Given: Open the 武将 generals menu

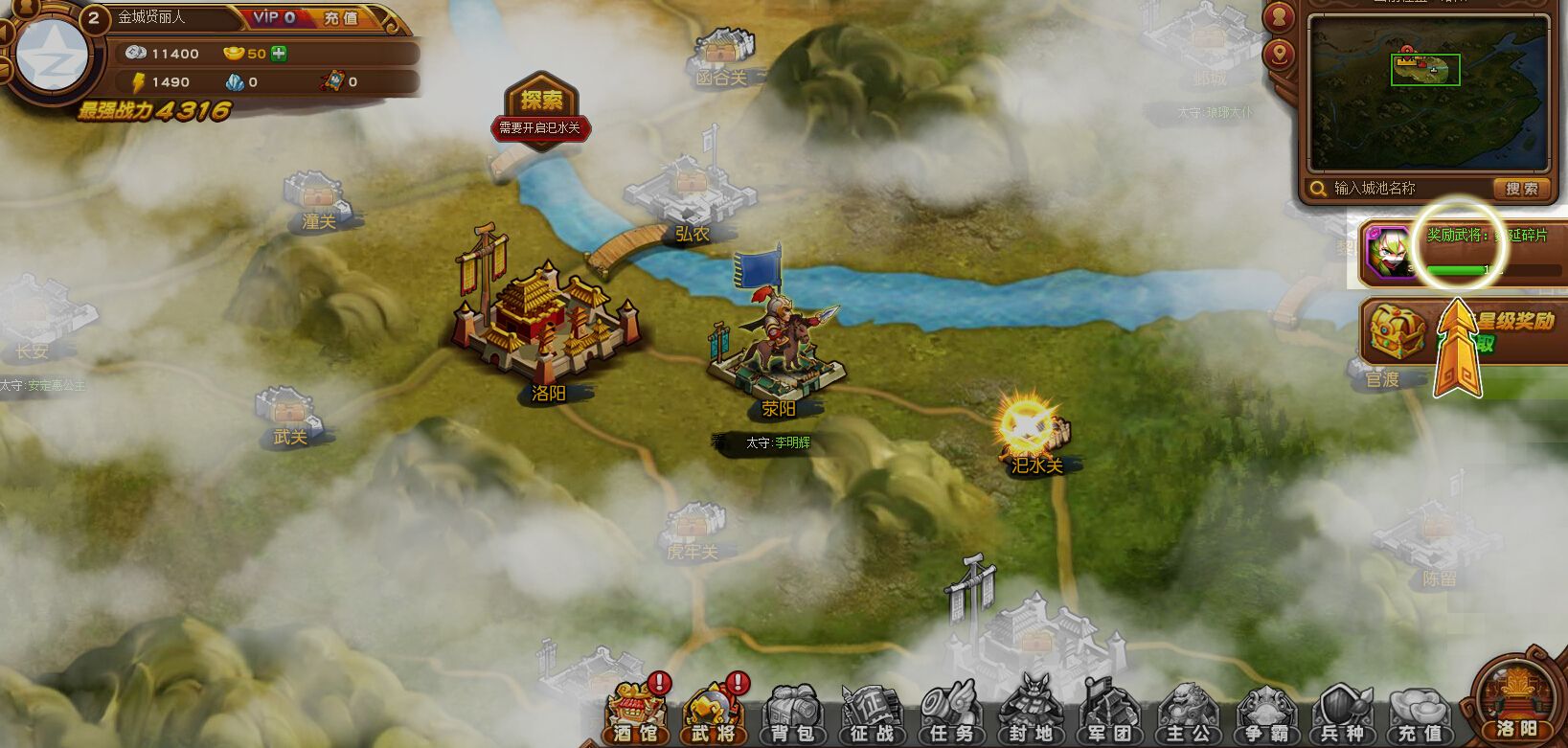Looking at the screenshot, I should pyautogui.click(x=713, y=714).
